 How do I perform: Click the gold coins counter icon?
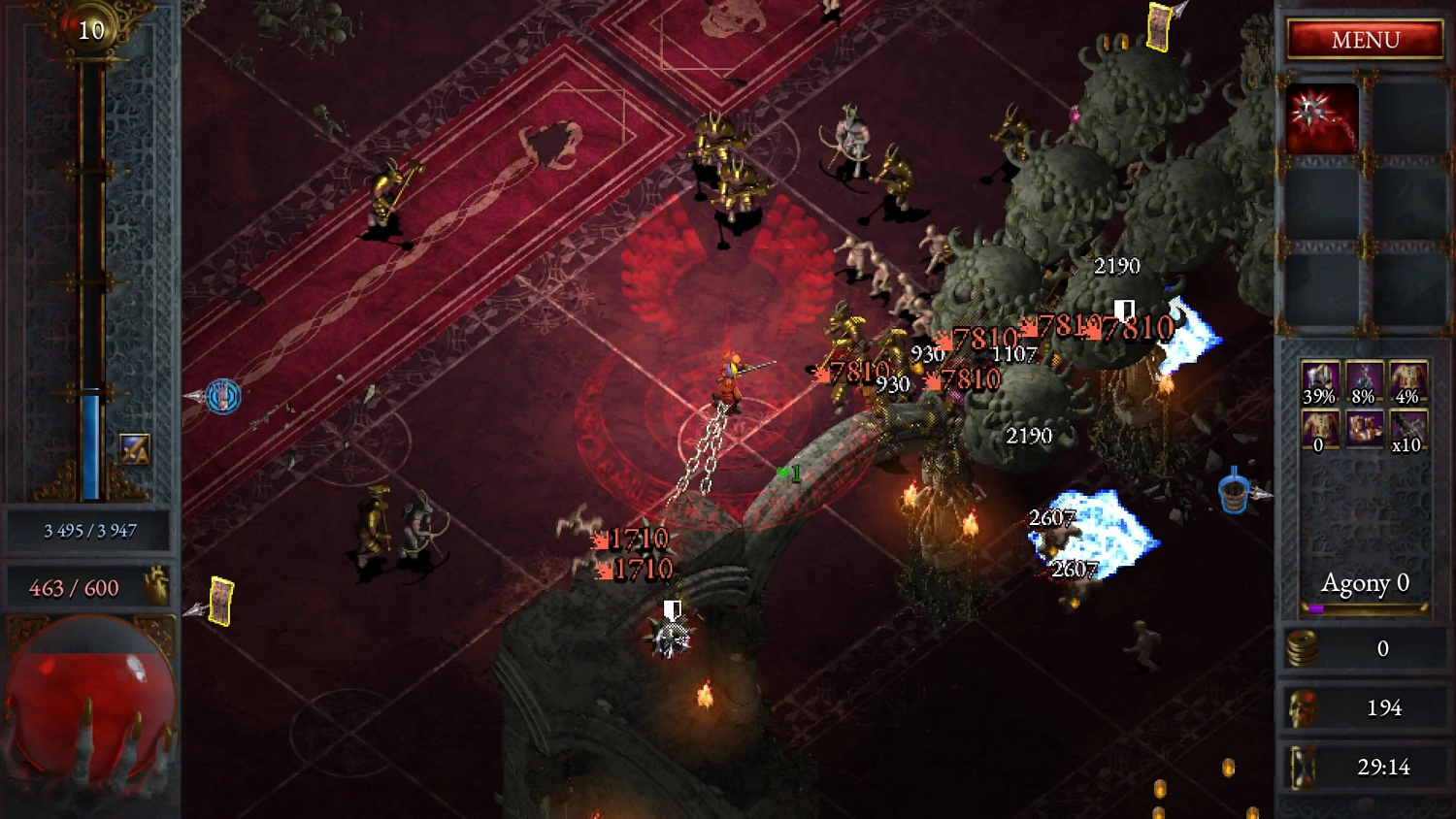[1305, 649]
